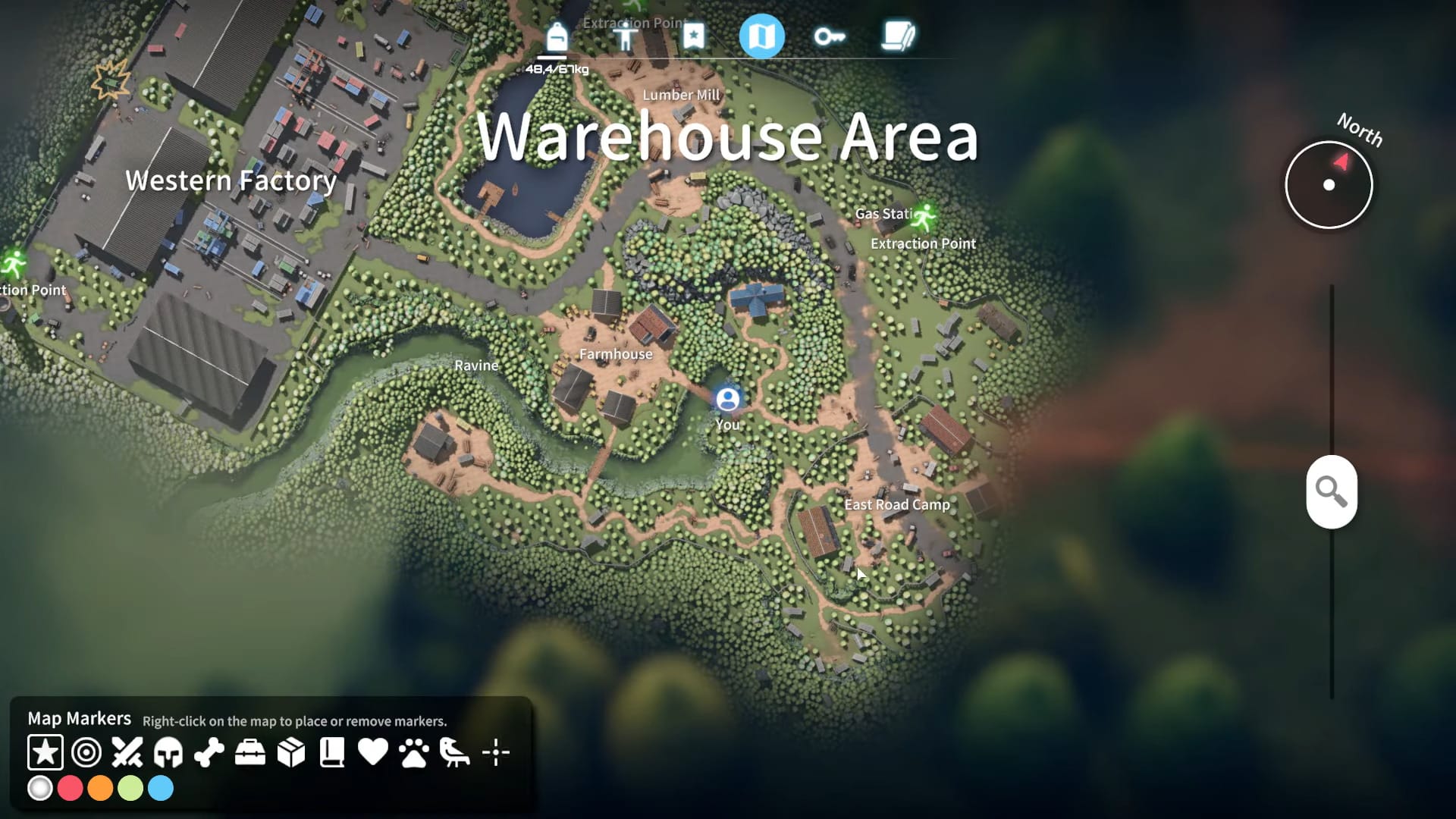
Task: Open the inventory backpack tab
Action: (x=559, y=36)
